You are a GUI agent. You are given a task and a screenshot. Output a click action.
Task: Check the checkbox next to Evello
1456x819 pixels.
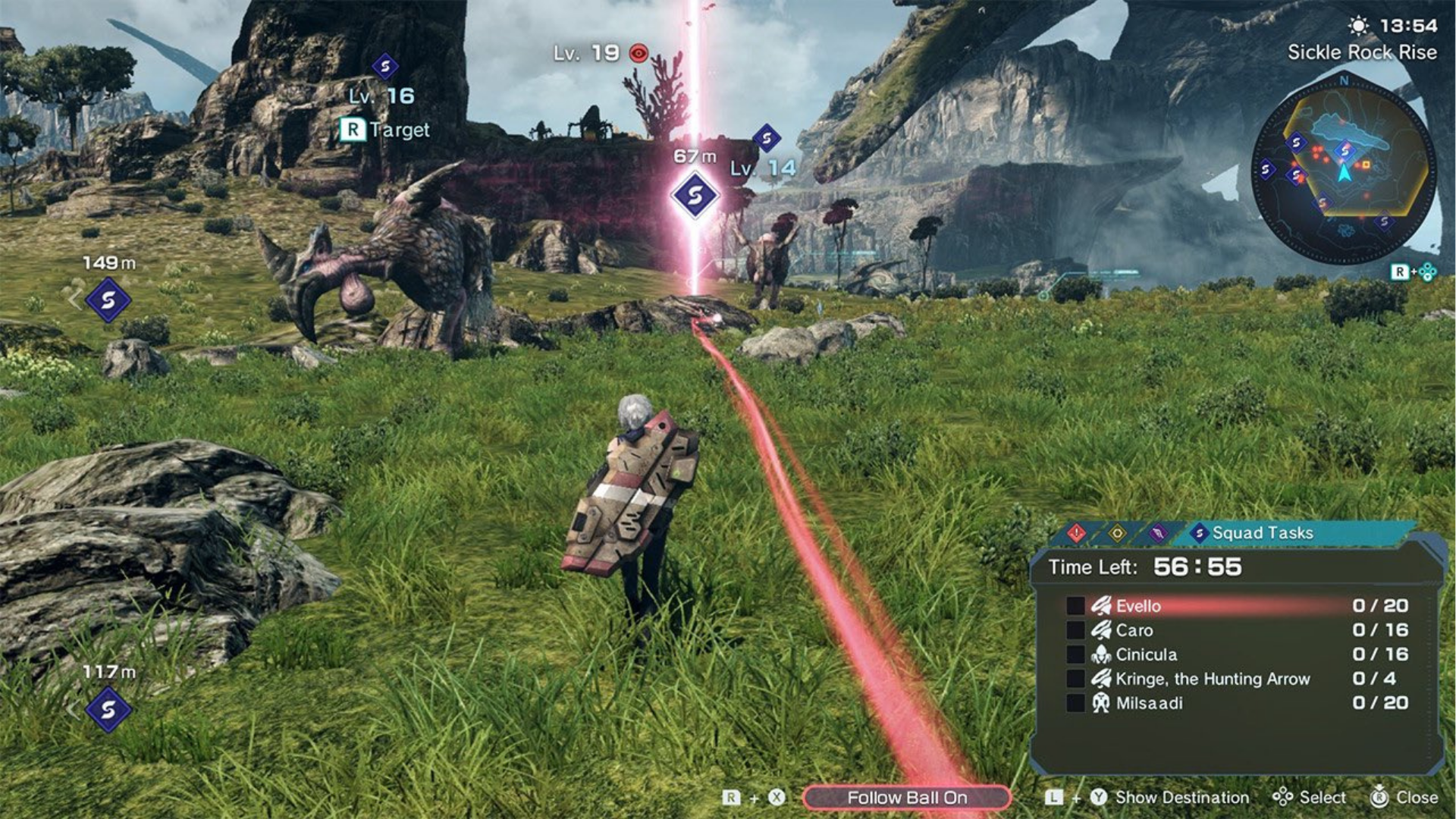1075,606
